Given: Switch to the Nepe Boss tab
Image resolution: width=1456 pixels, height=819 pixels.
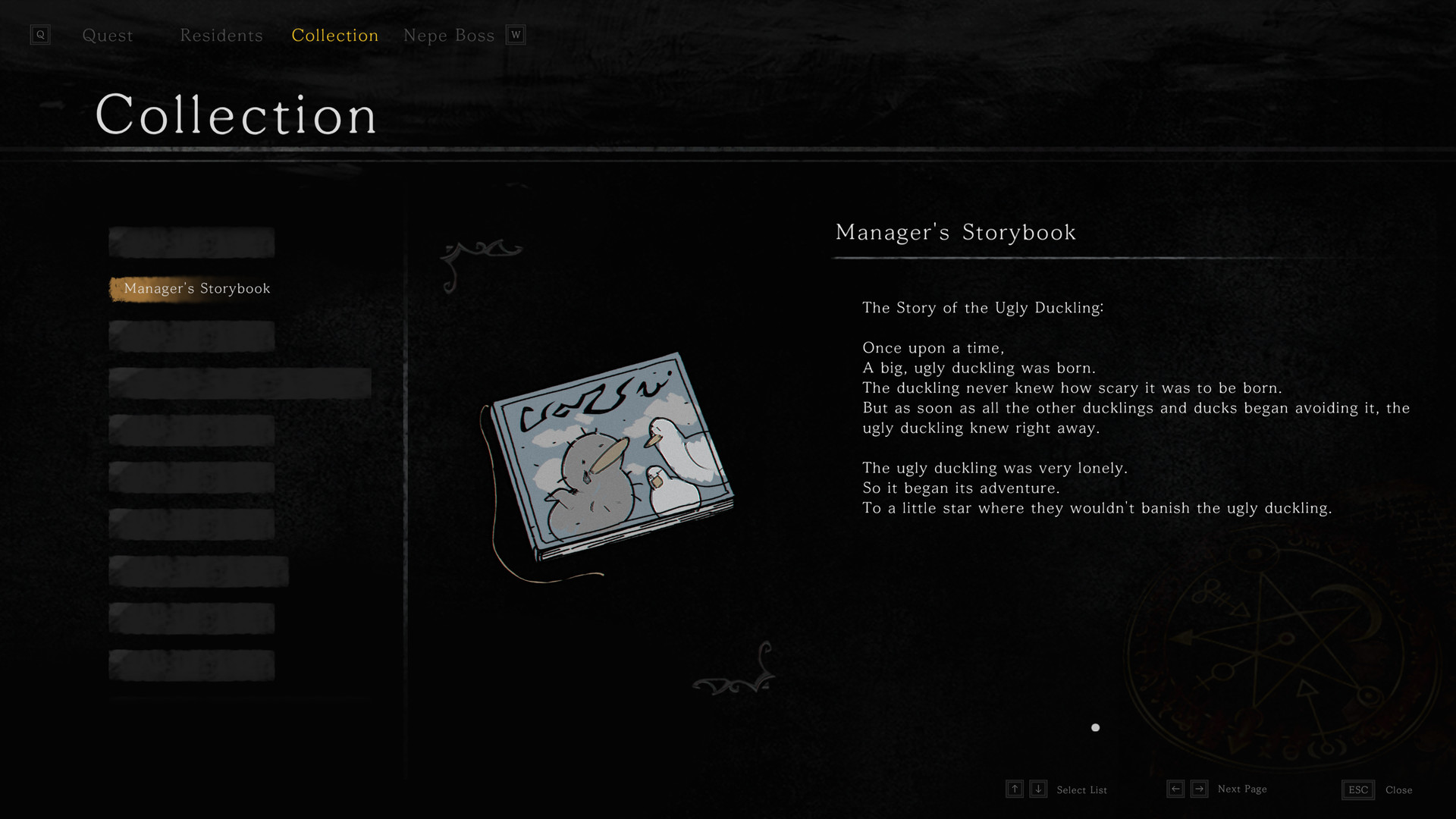Looking at the screenshot, I should [x=448, y=34].
